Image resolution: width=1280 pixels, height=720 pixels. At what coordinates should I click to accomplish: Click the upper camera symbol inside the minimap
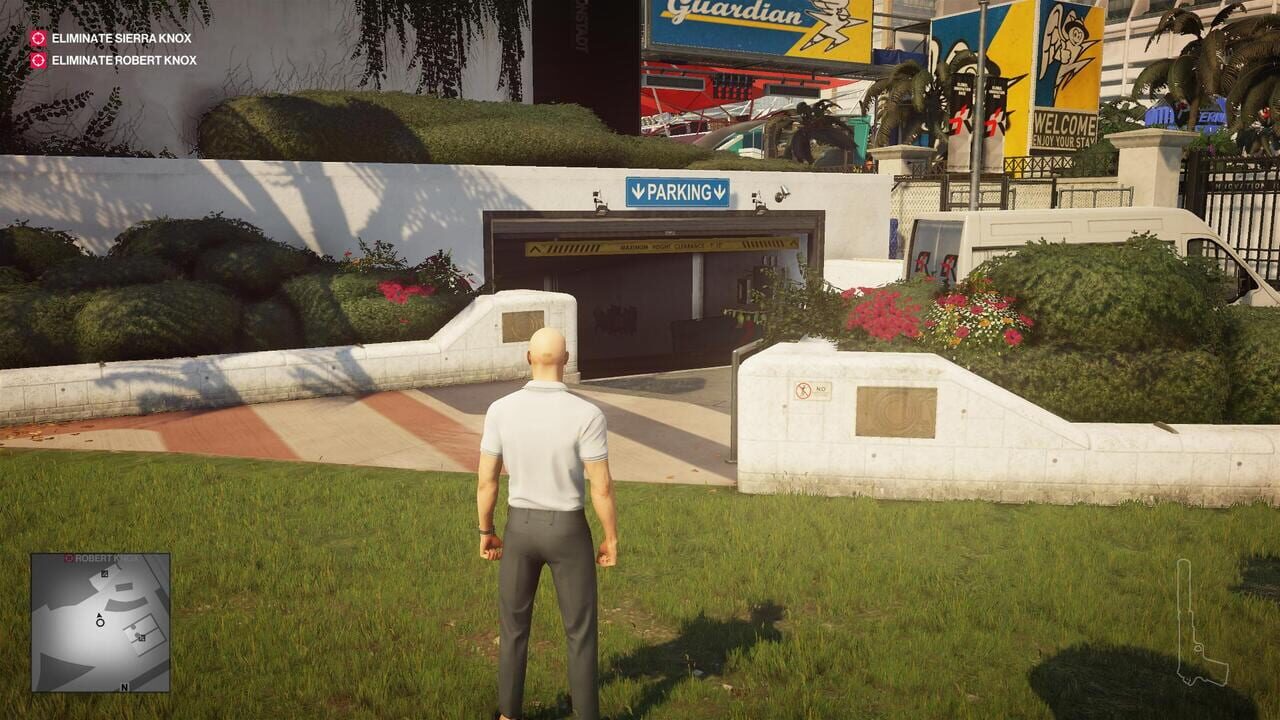(104, 575)
